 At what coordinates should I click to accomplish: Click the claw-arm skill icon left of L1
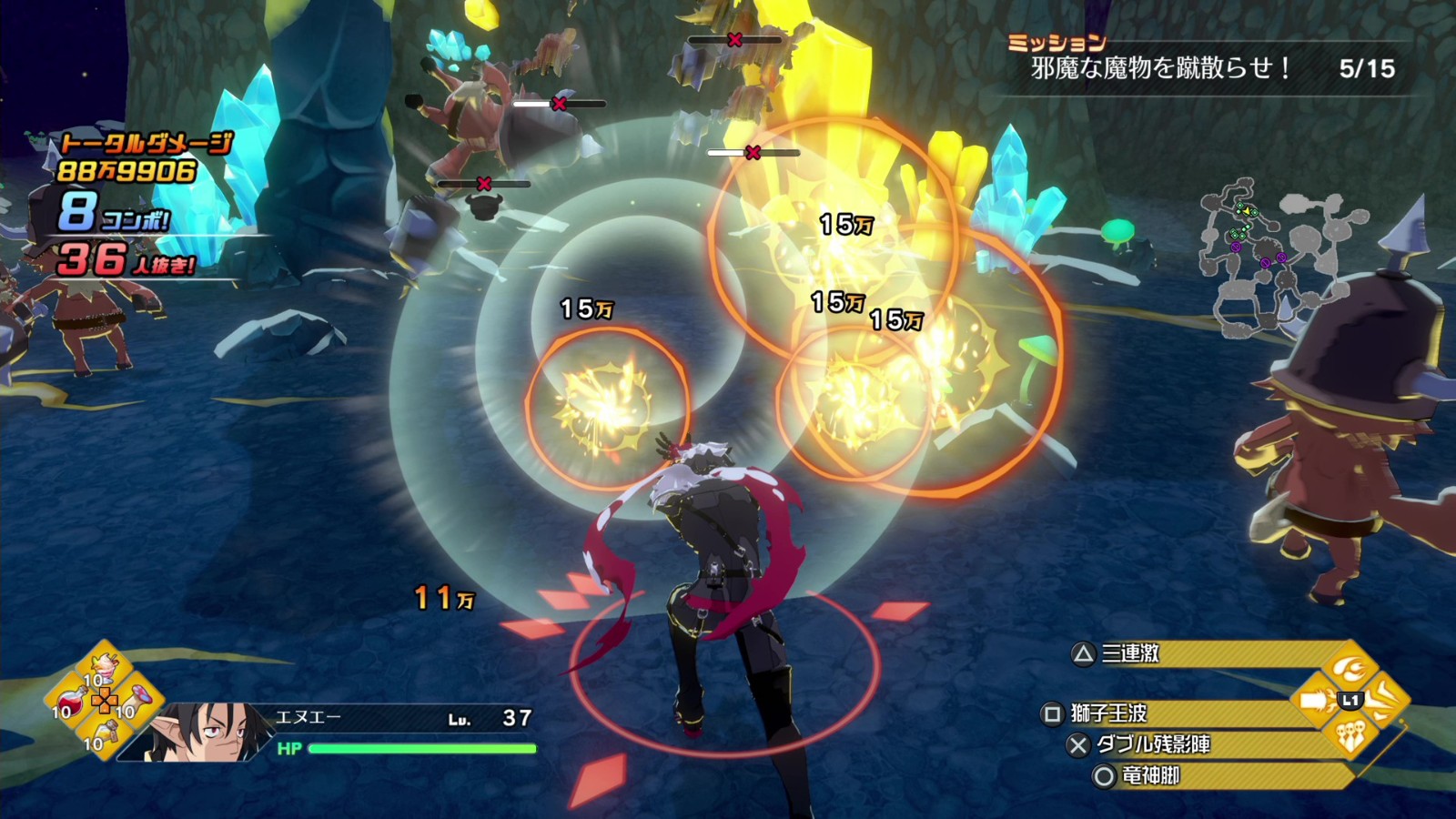pyautogui.click(x=1316, y=701)
